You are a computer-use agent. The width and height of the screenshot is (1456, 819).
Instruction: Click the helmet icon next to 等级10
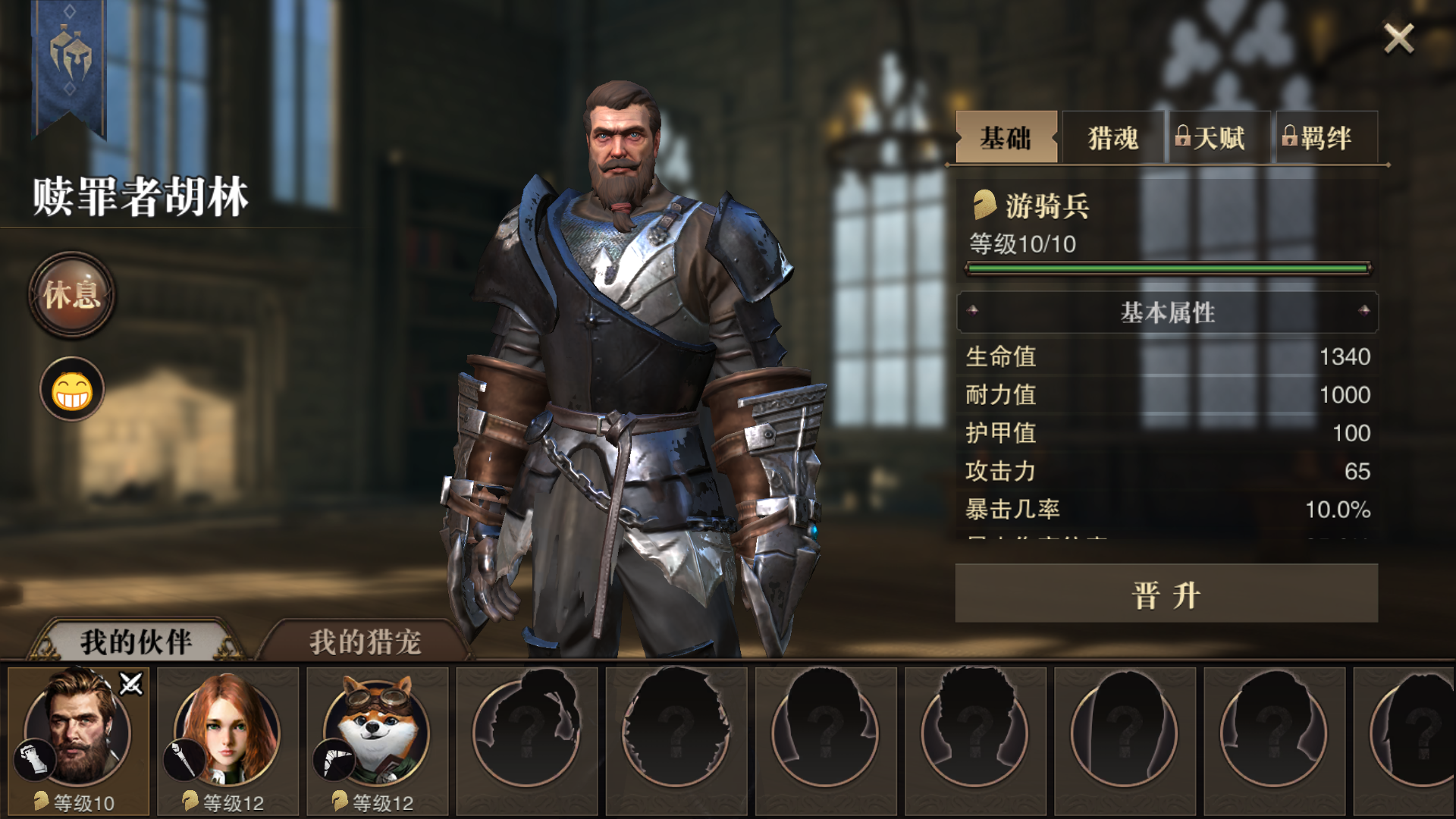click(x=39, y=799)
